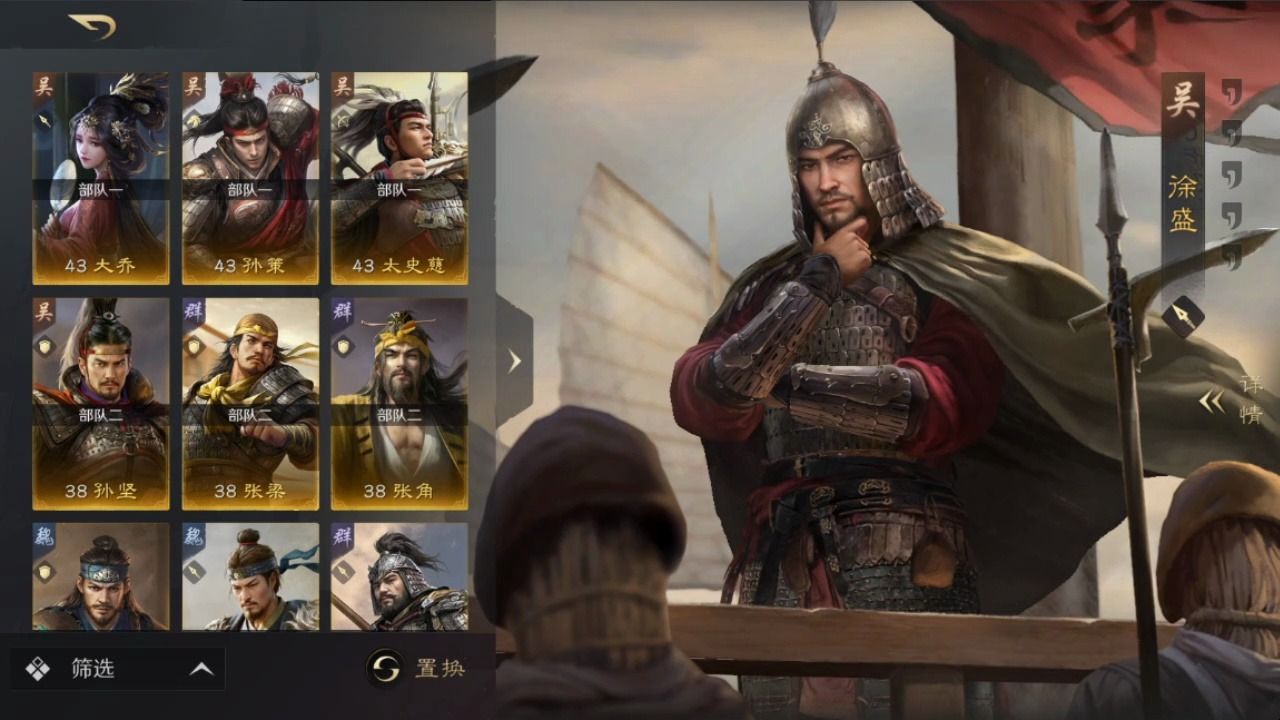Go back with the return arrow
Viewport: 1280px width, 720px height.
click(92, 26)
